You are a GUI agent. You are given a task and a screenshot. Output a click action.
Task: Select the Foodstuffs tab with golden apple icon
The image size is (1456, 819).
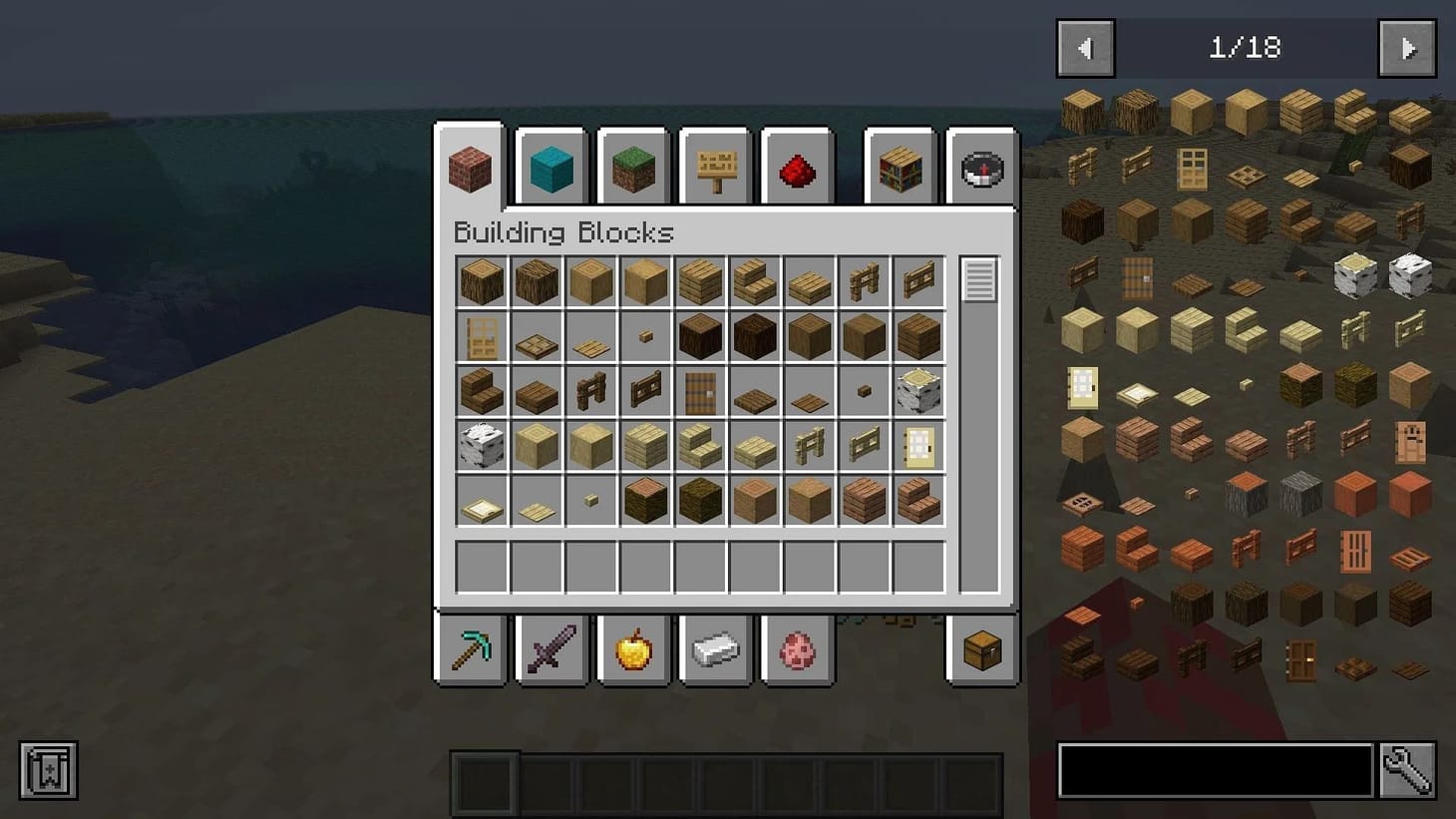click(633, 649)
